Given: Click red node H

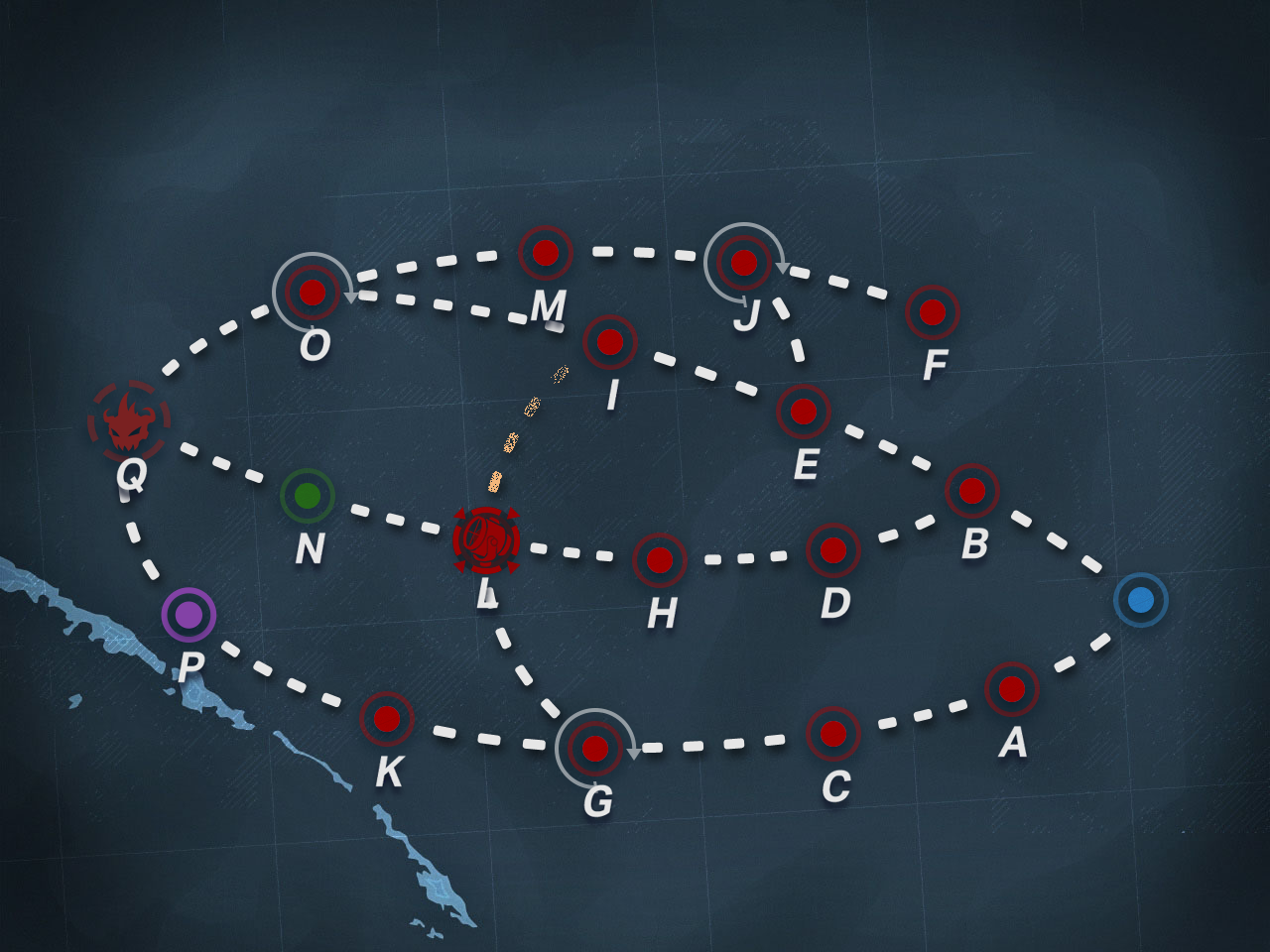Looking at the screenshot, I should [660, 559].
